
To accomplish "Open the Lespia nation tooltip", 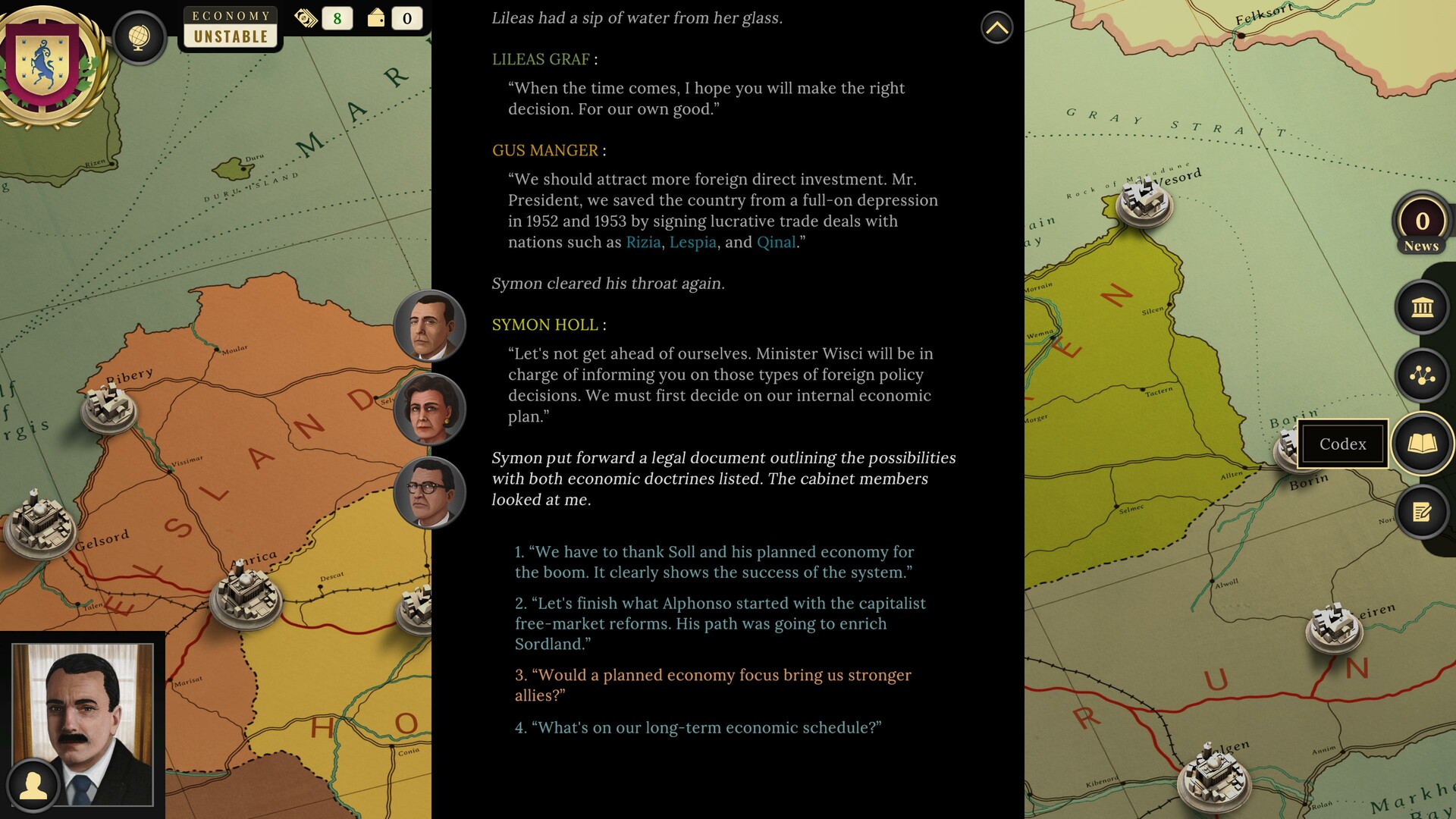I will [694, 242].
